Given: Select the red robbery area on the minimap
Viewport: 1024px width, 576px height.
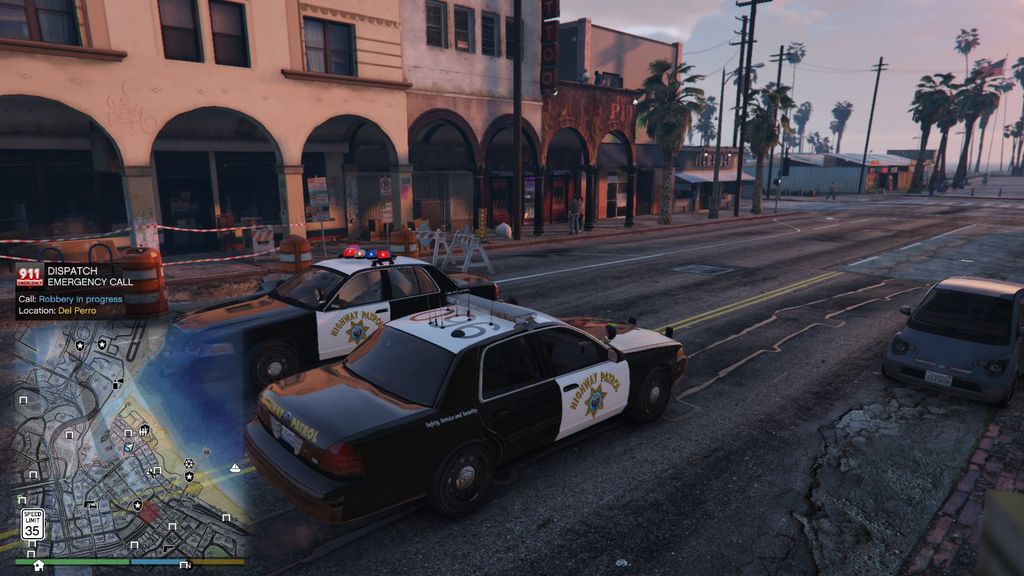Looking at the screenshot, I should [x=148, y=512].
